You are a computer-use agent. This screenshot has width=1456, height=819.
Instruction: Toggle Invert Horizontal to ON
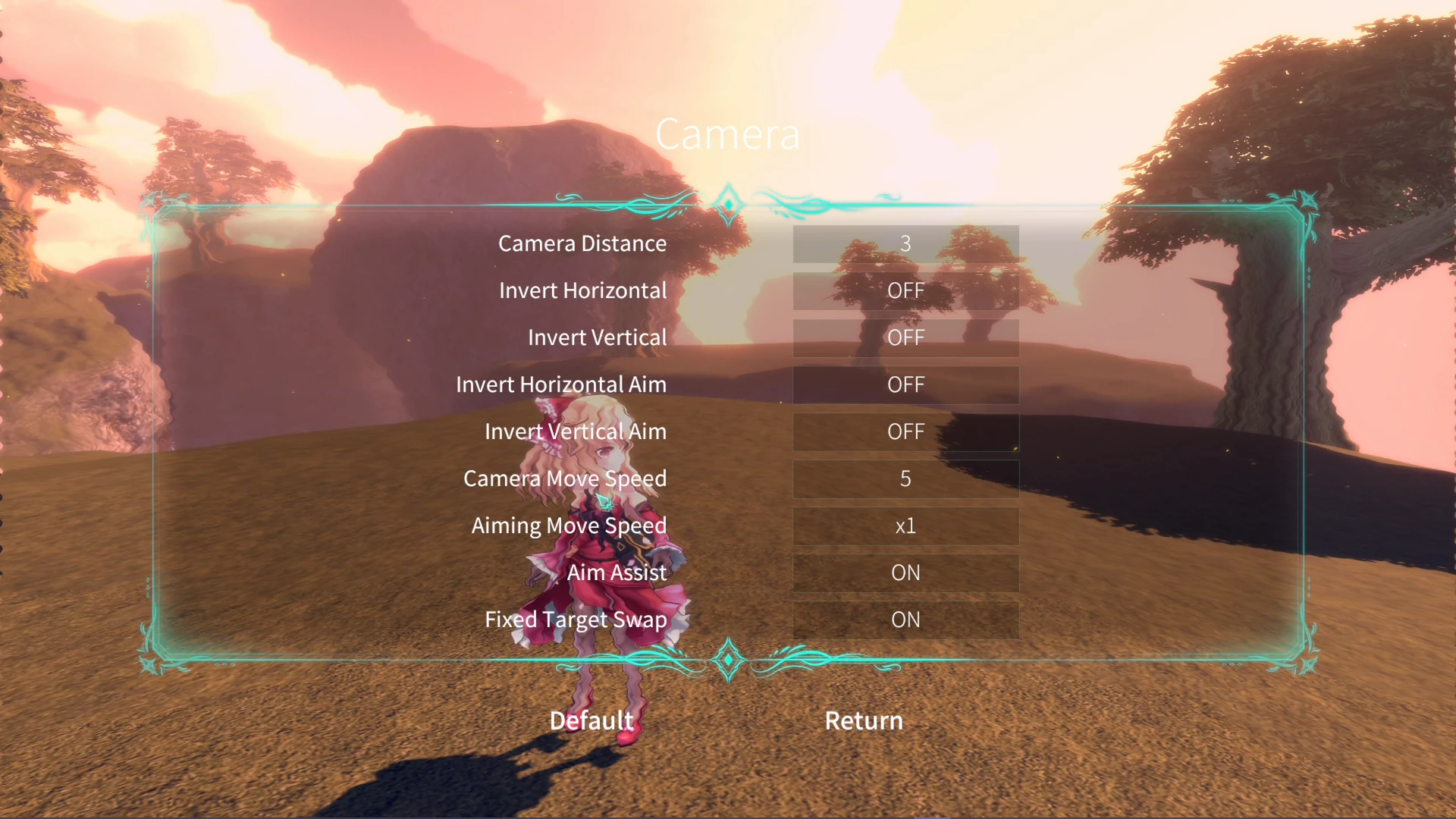point(905,290)
